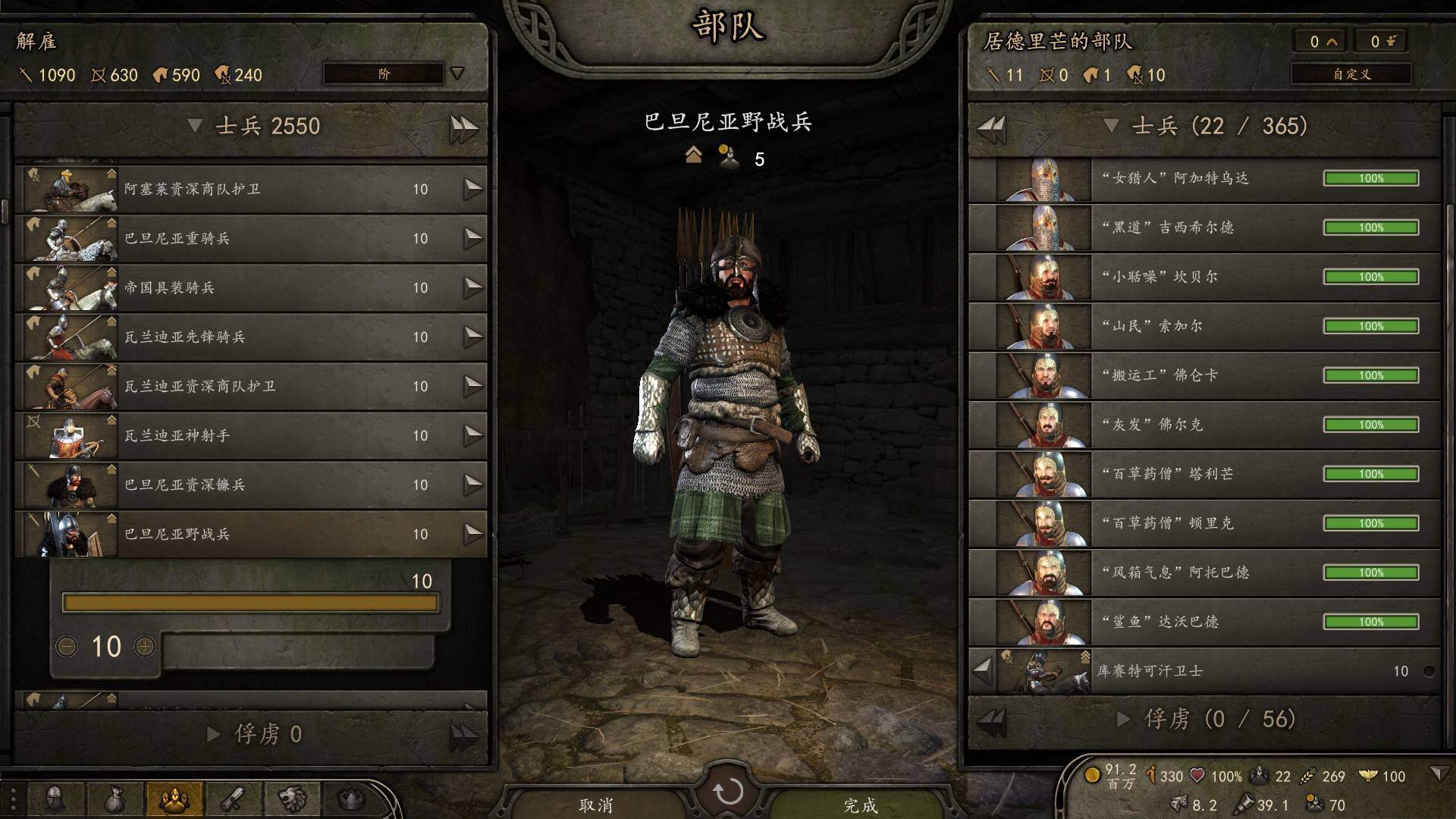Viewport: 1456px width, 819px height.
Task: Collapse the left 士兵 2550 section
Action: pyautogui.click(x=195, y=126)
